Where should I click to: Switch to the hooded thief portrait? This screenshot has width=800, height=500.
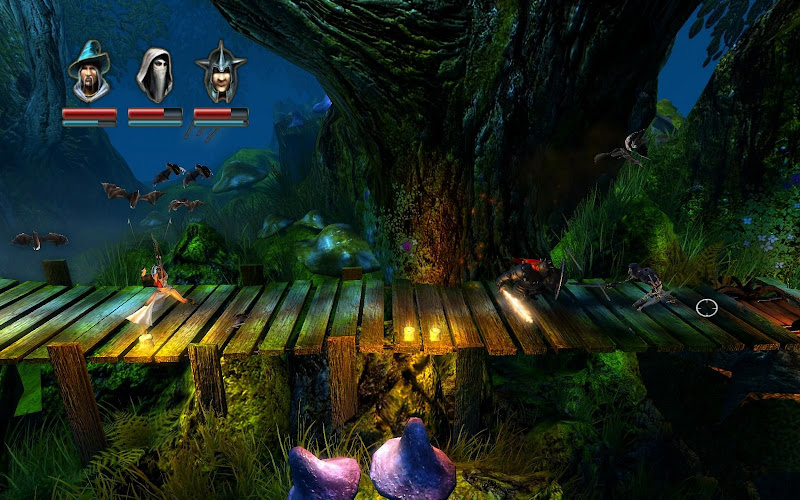(x=155, y=74)
